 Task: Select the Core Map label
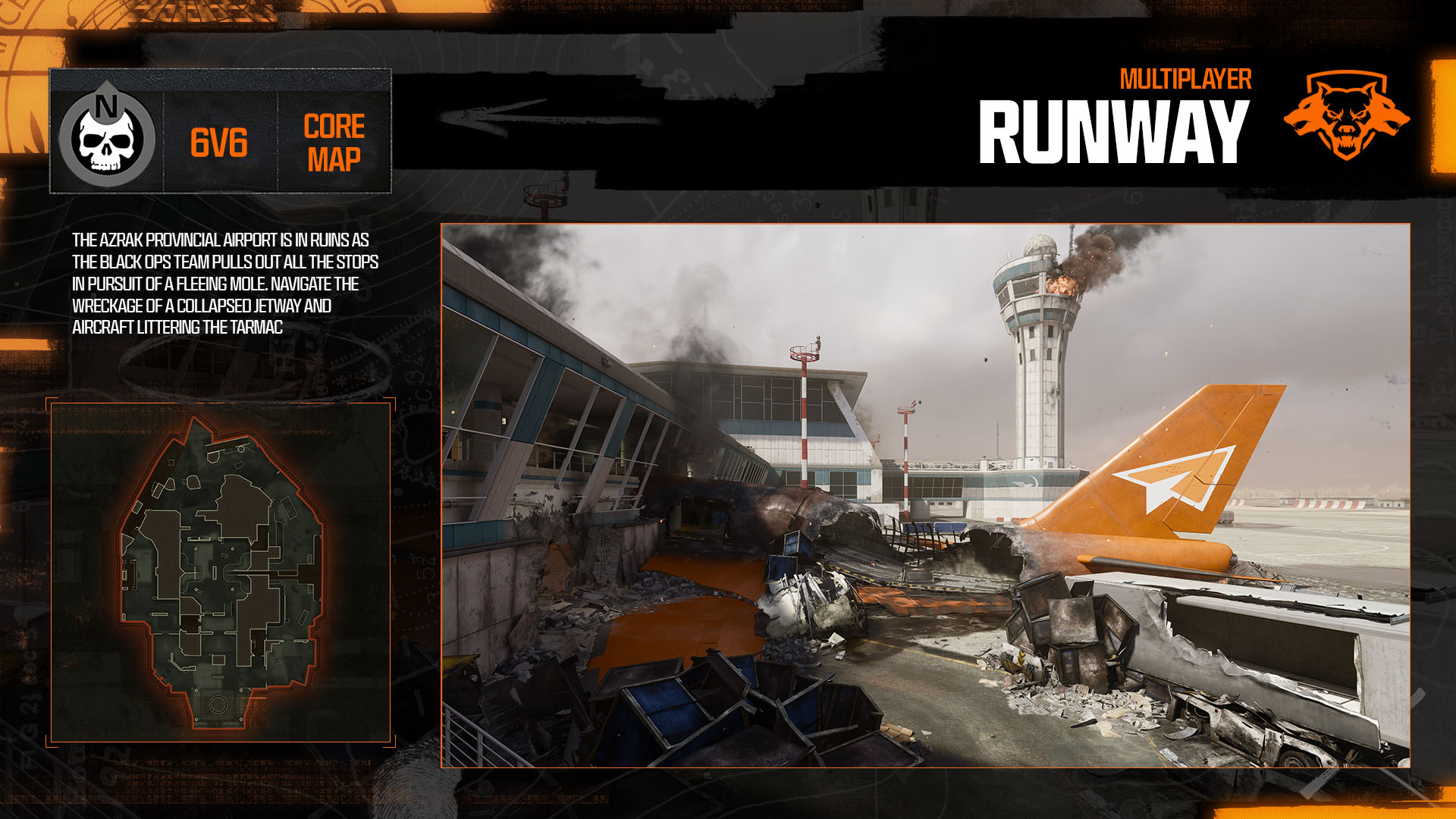point(334,143)
